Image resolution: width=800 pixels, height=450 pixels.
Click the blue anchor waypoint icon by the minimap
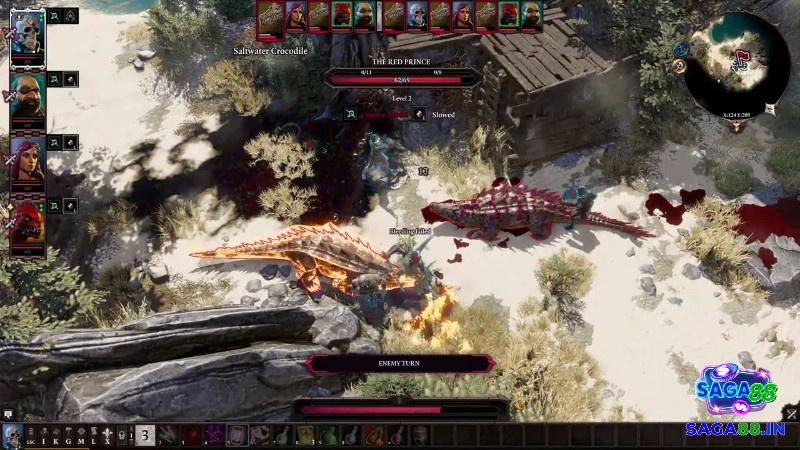point(681,48)
